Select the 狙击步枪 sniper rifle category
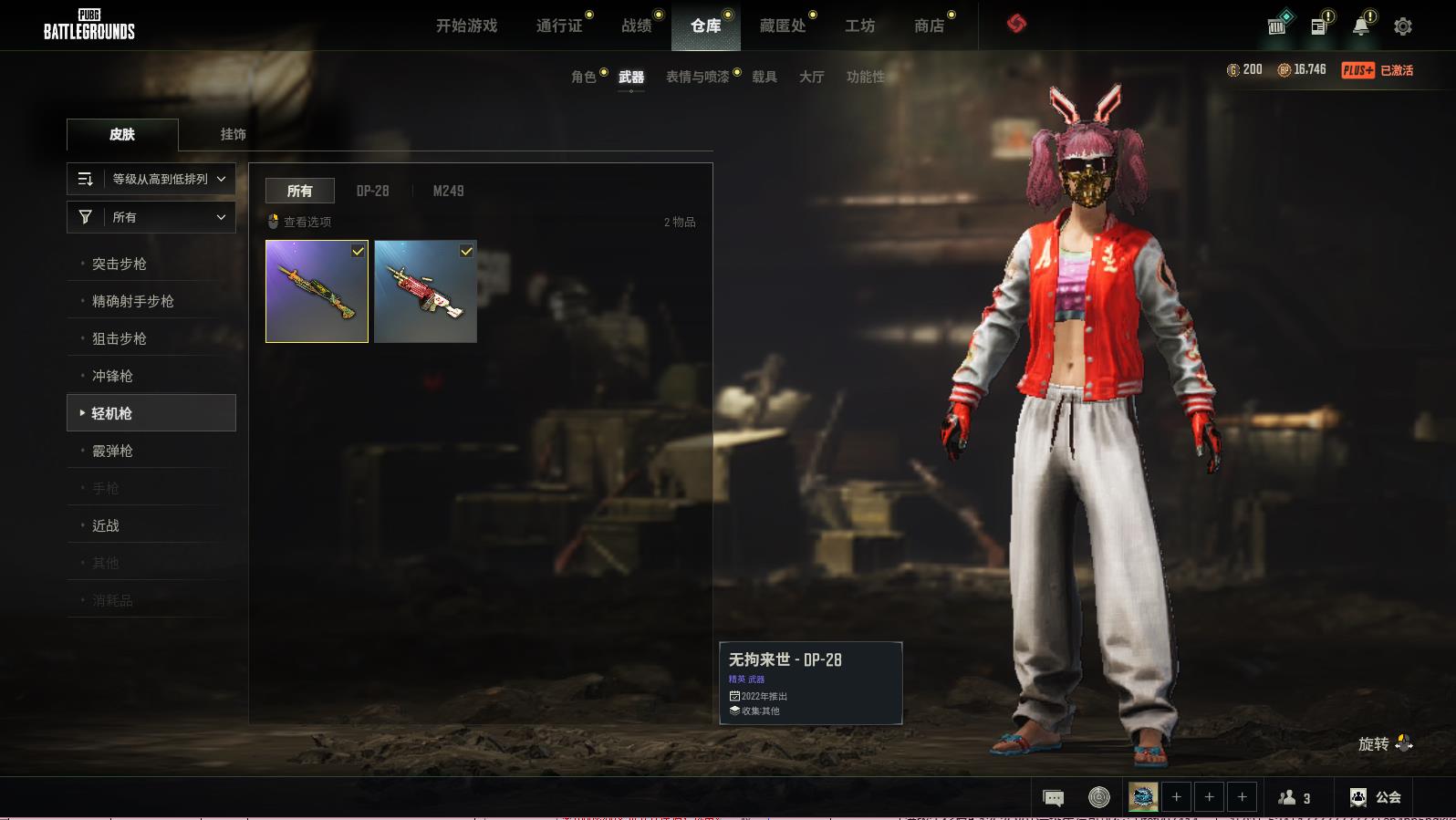Image resolution: width=1456 pixels, height=820 pixels. tap(120, 338)
